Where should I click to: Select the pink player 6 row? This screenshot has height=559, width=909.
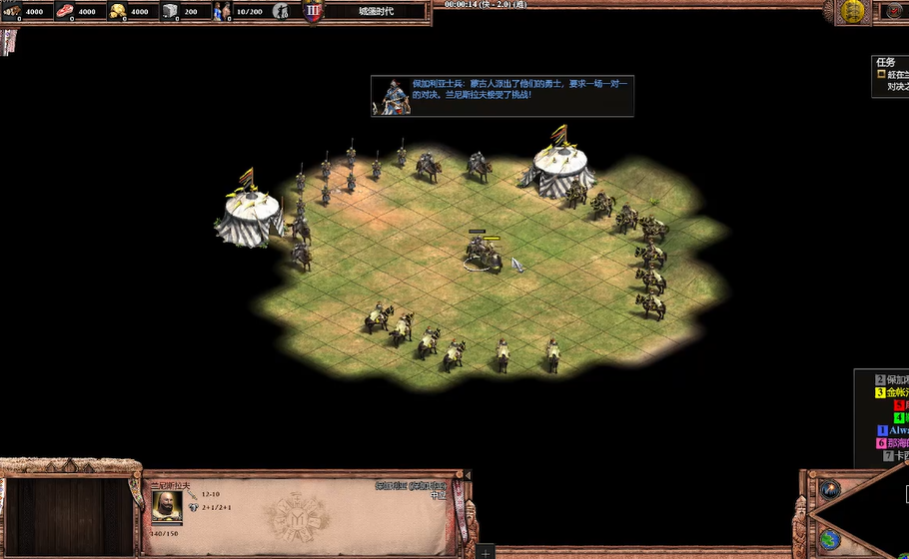click(x=892, y=443)
